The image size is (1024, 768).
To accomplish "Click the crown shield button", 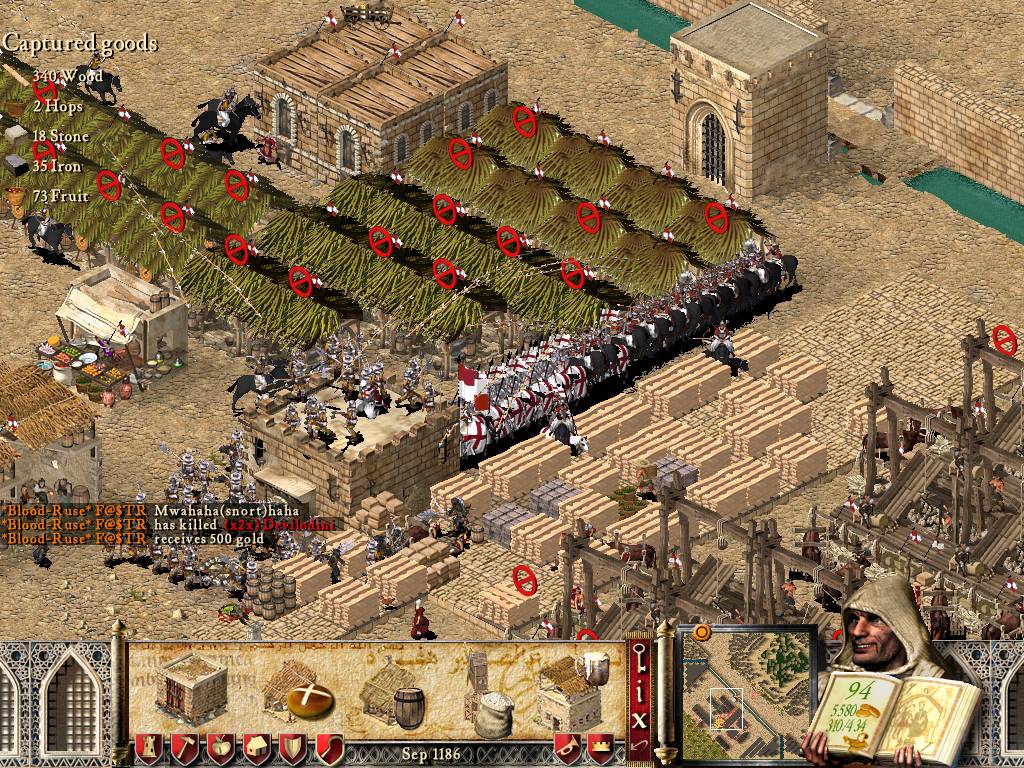I will coord(601,747).
